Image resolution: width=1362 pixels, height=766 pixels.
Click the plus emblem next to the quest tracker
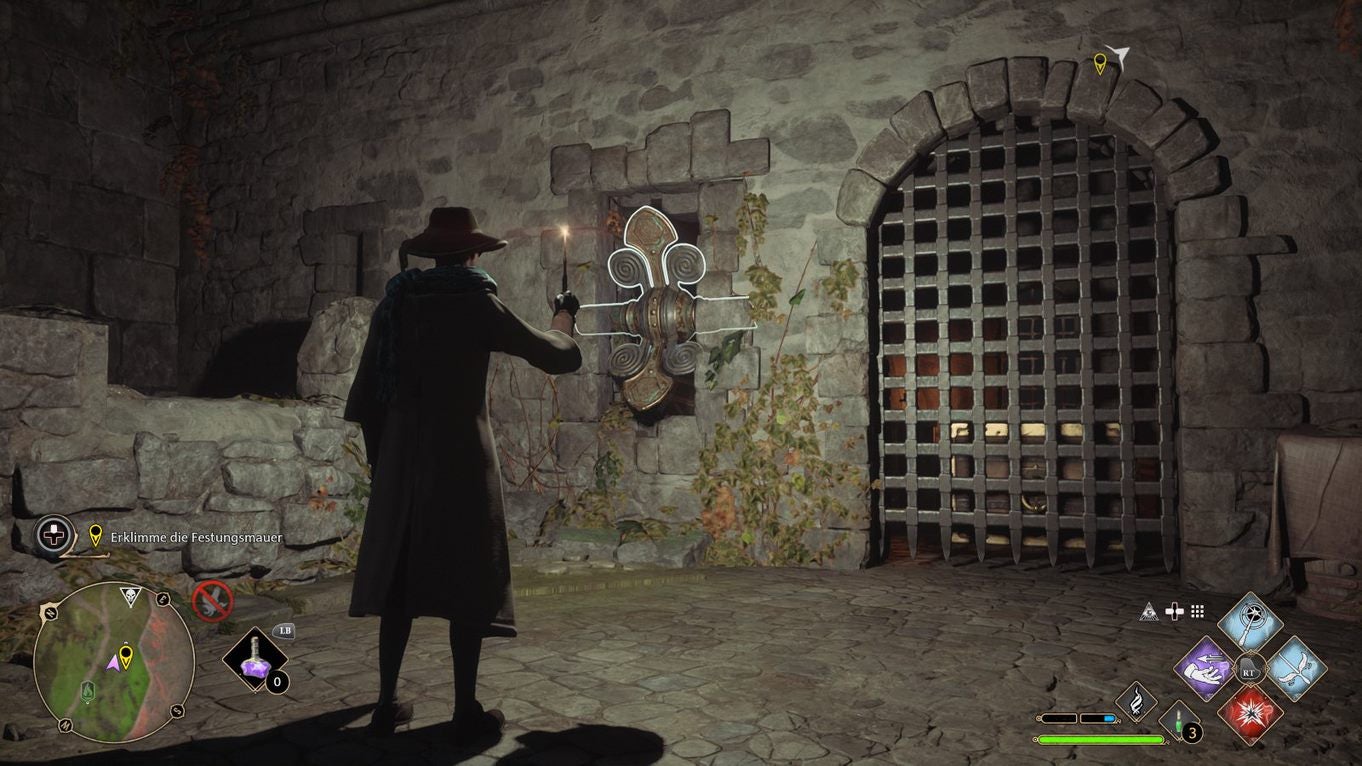coord(52,535)
